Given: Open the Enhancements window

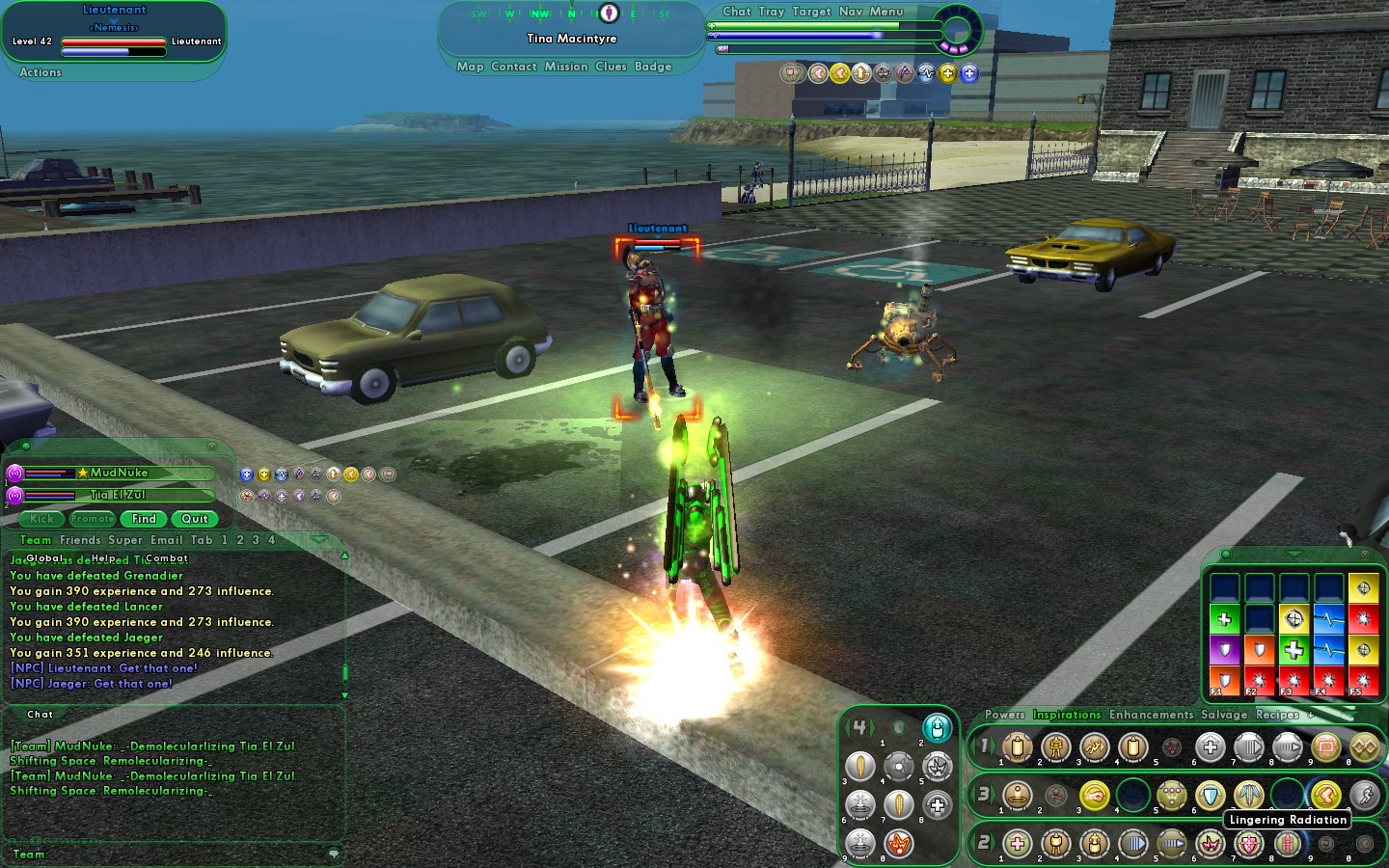Looking at the screenshot, I should tap(1151, 715).
